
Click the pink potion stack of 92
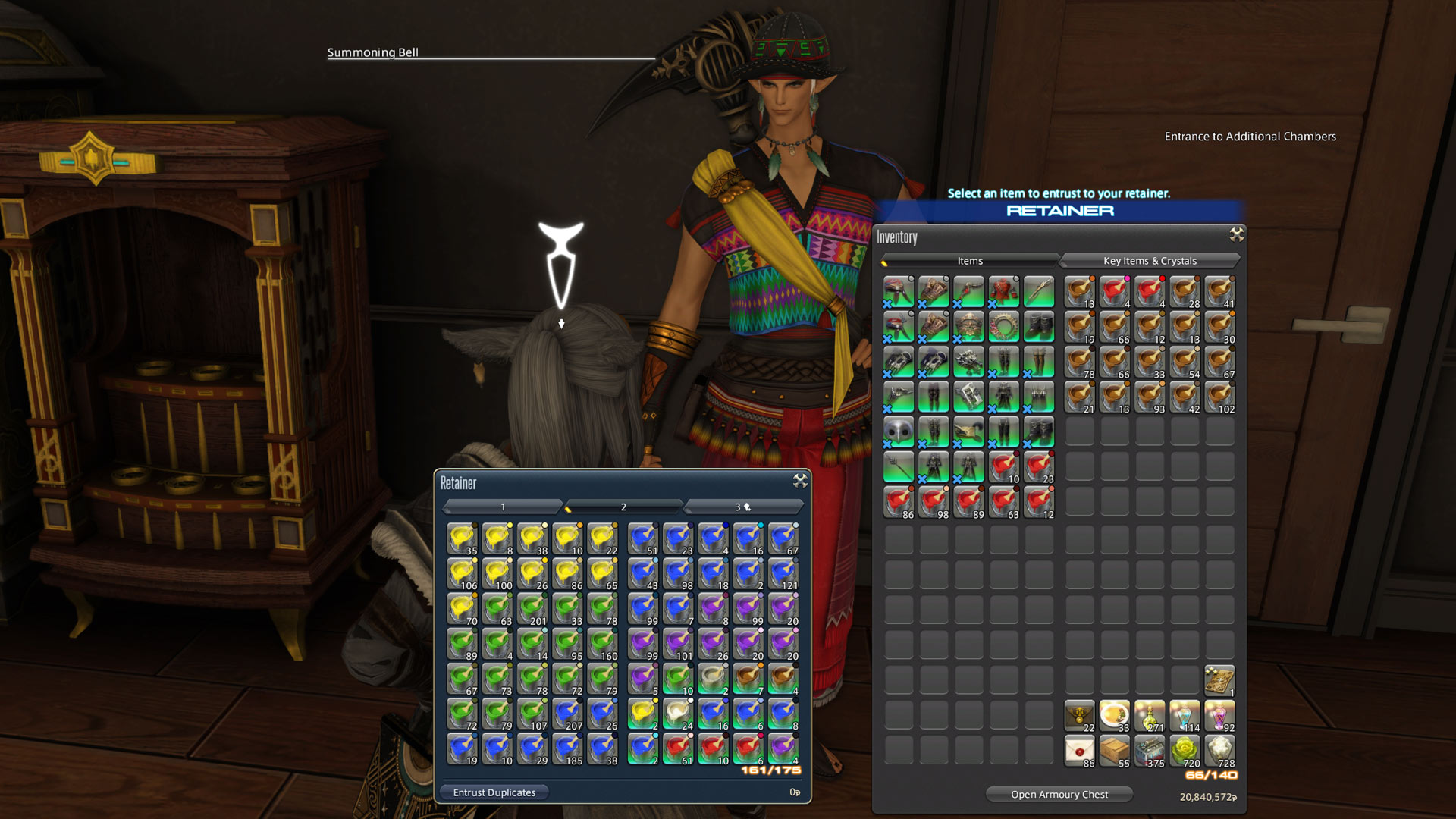[x=1219, y=714]
